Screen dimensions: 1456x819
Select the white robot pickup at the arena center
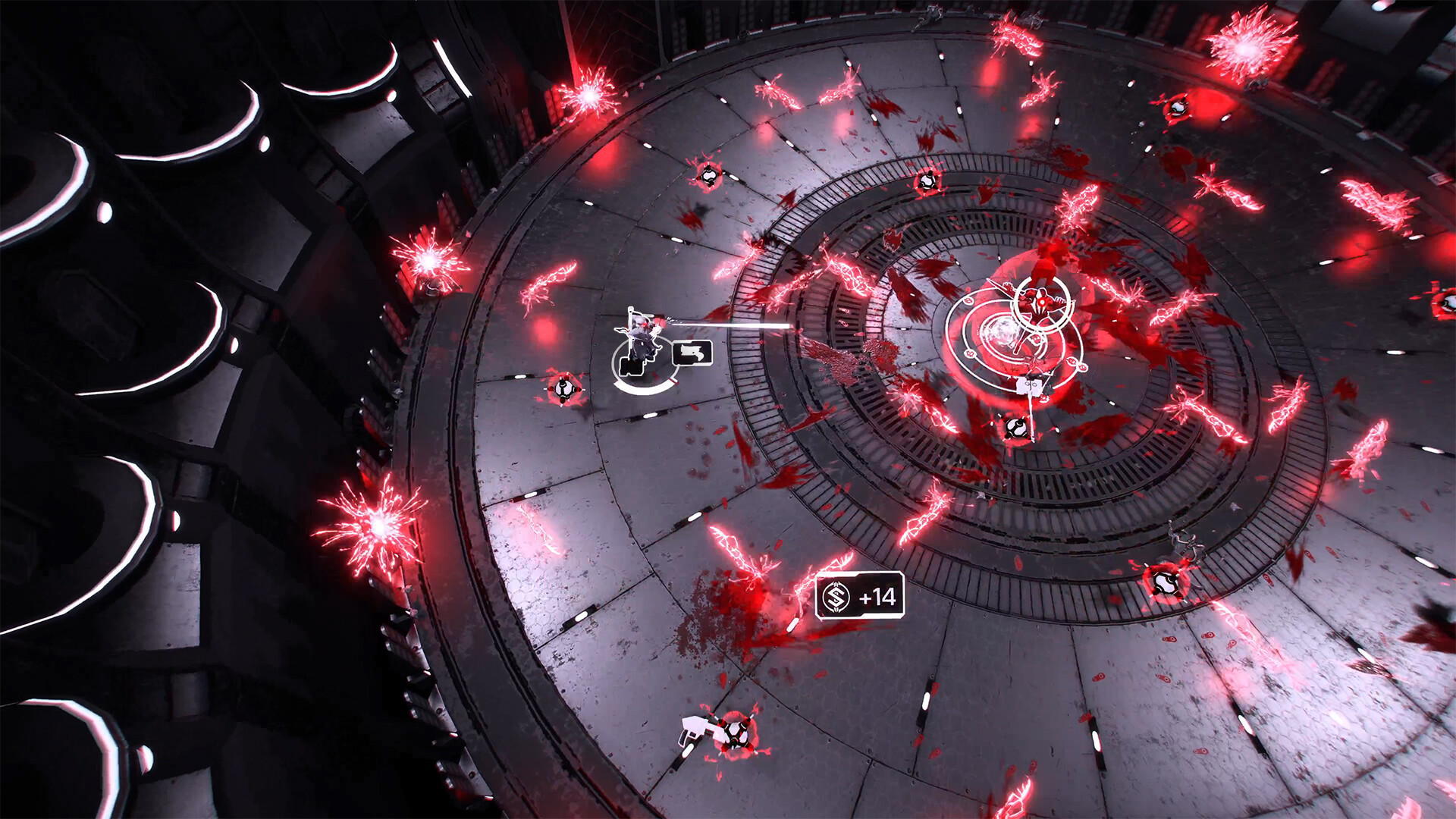click(1028, 387)
